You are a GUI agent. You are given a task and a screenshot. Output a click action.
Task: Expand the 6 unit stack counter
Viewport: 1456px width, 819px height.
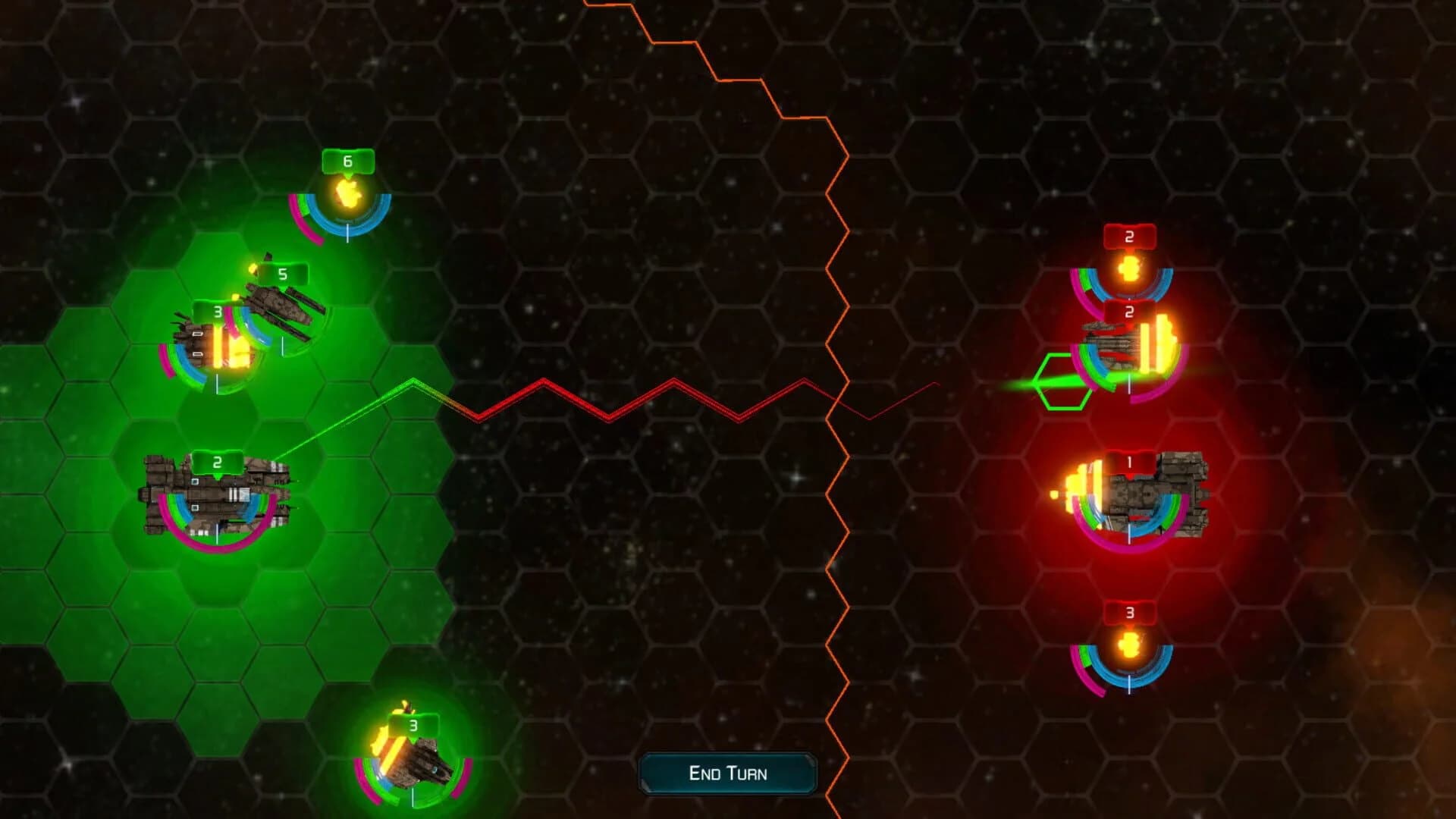347,161
